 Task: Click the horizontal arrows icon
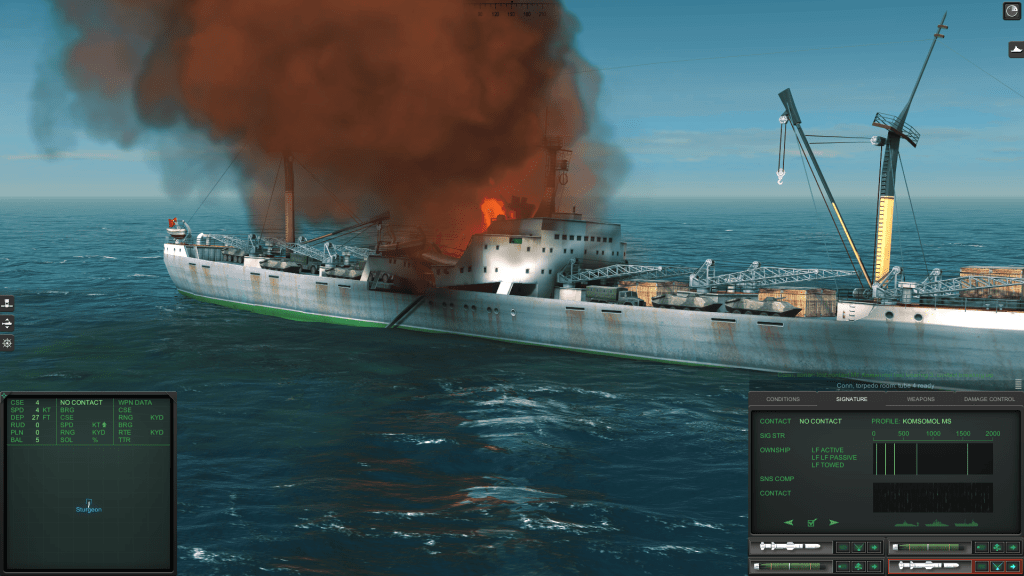click(x=7, y=324)
